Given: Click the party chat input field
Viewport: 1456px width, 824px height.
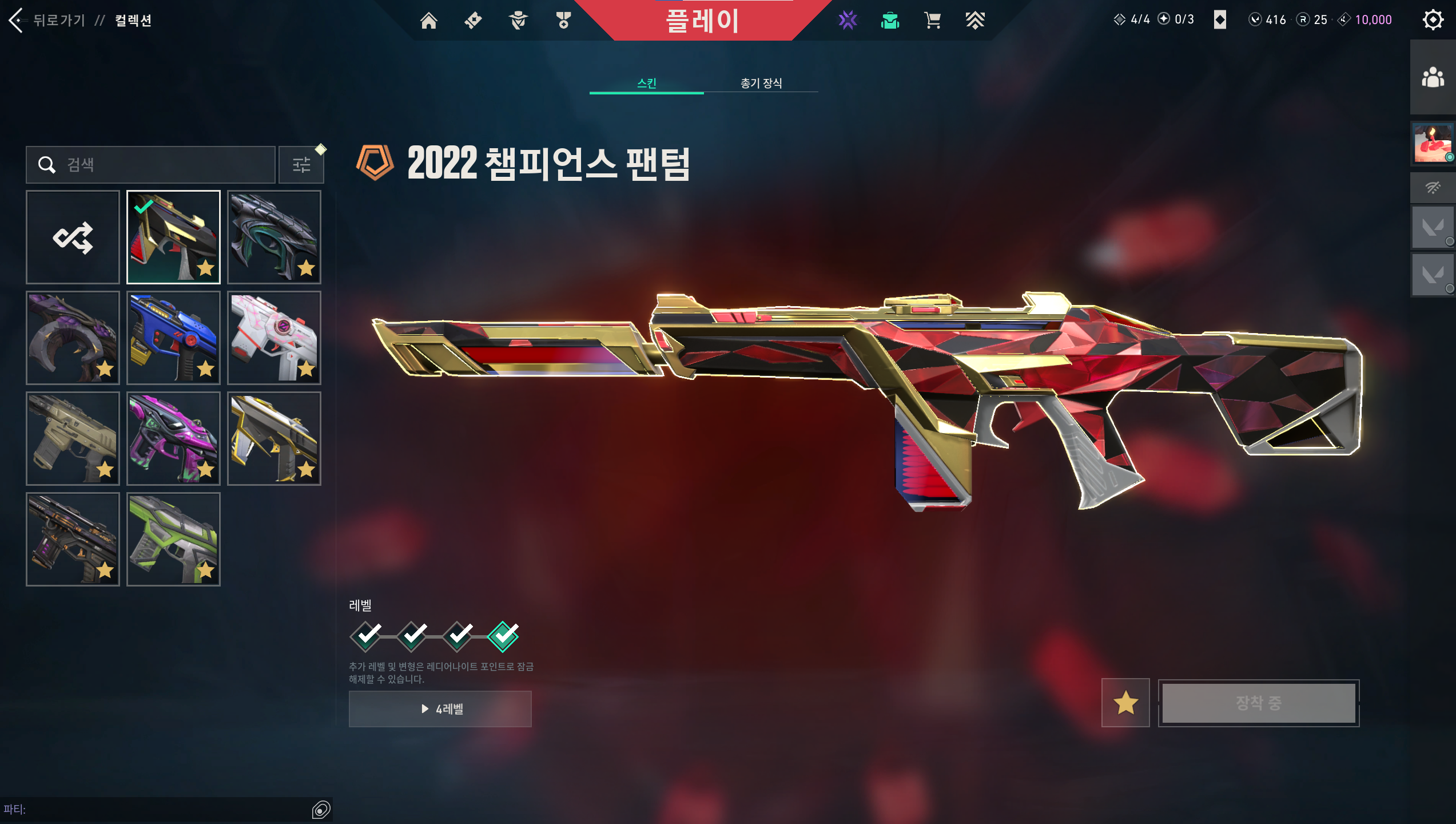Looking at the screenshot, I should (x=160, y=809).
